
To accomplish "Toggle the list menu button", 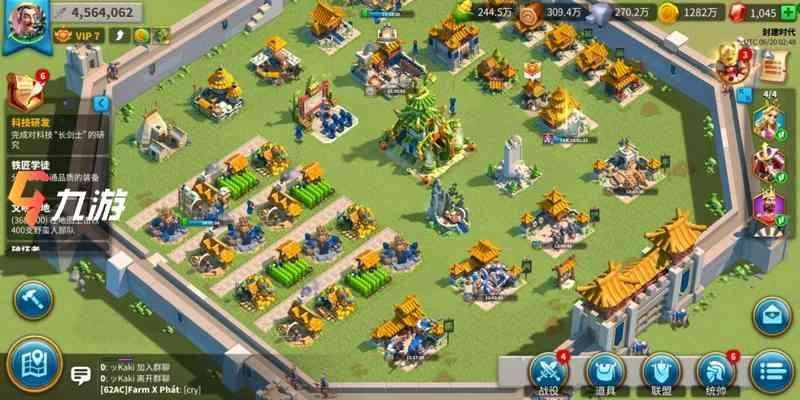I will [771, 370].
